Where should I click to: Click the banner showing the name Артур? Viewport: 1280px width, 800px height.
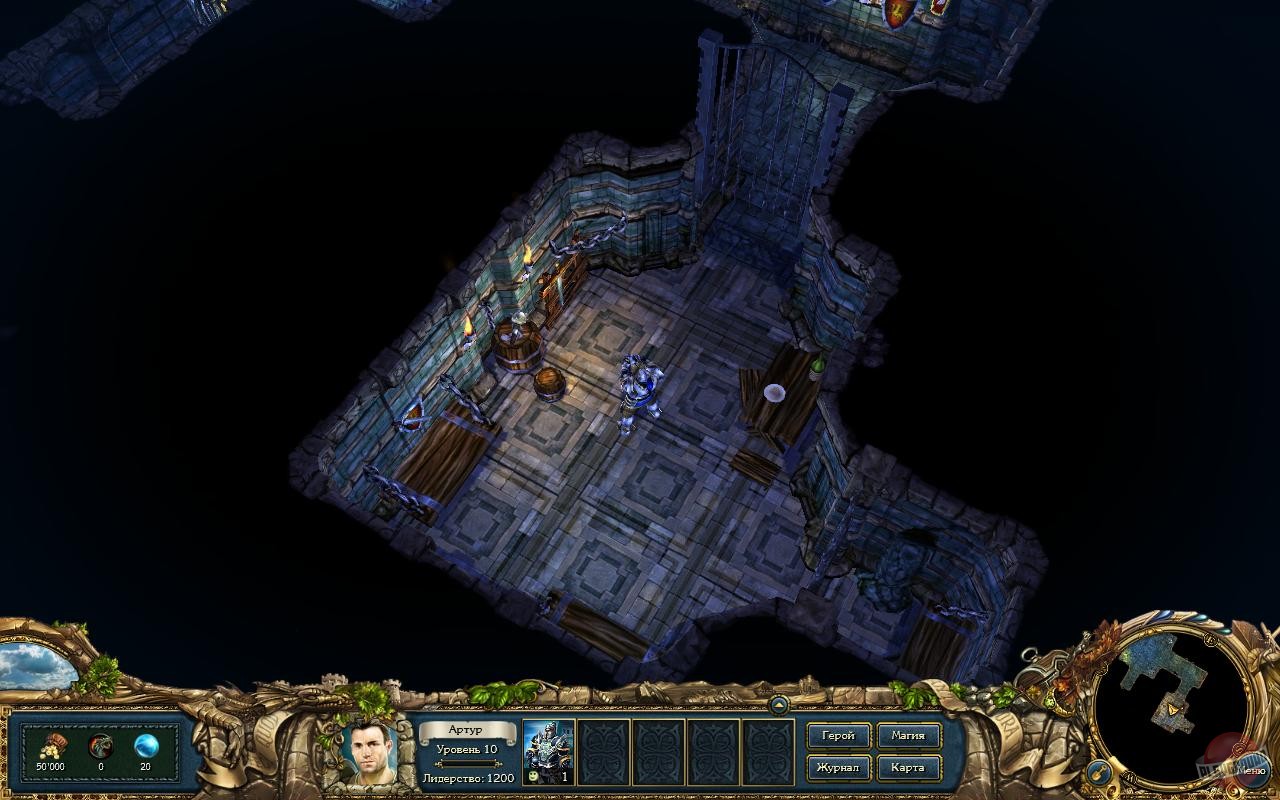(x=466, y=729)
